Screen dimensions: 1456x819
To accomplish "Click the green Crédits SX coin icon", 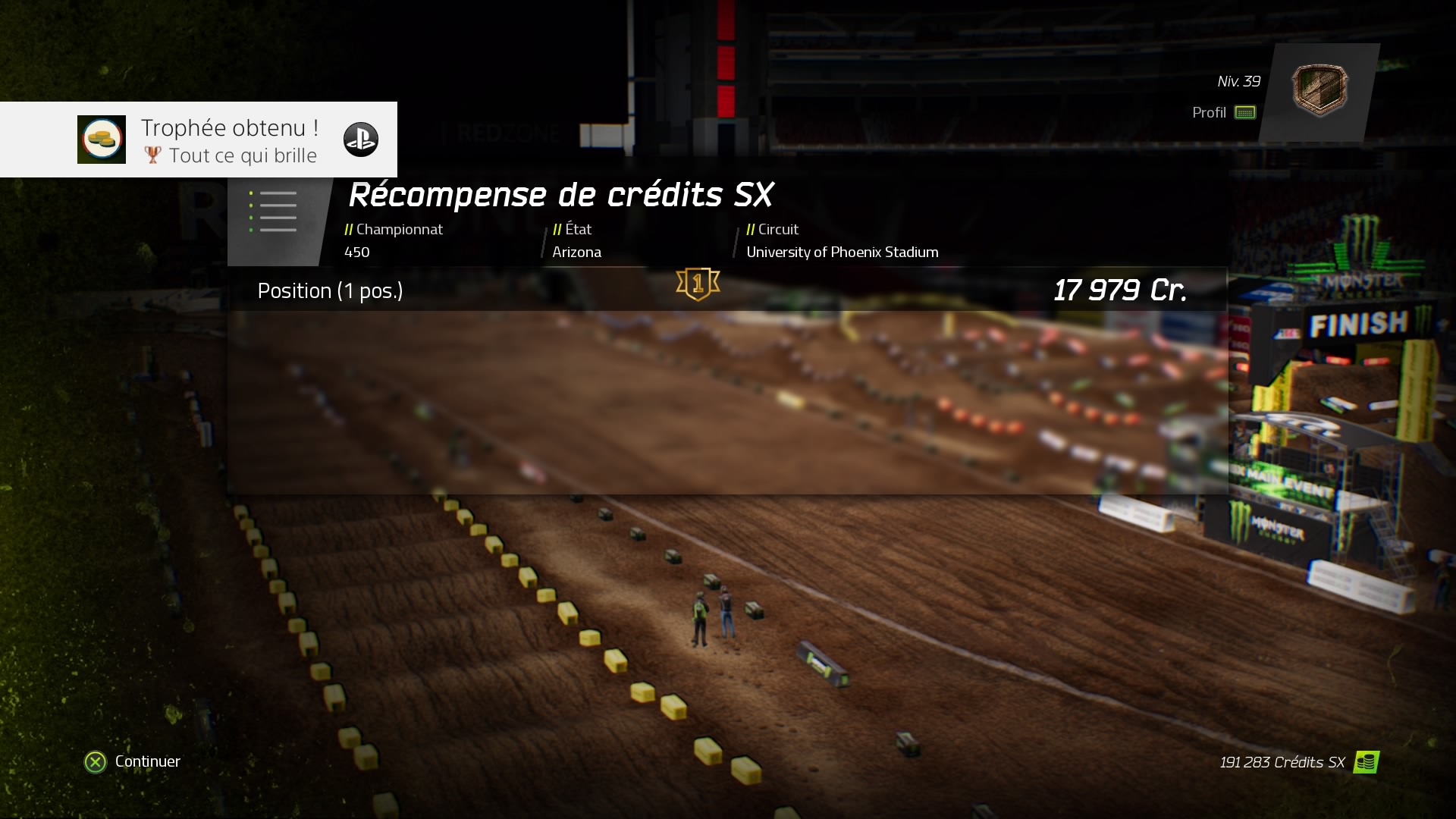I will (1366, 762).
